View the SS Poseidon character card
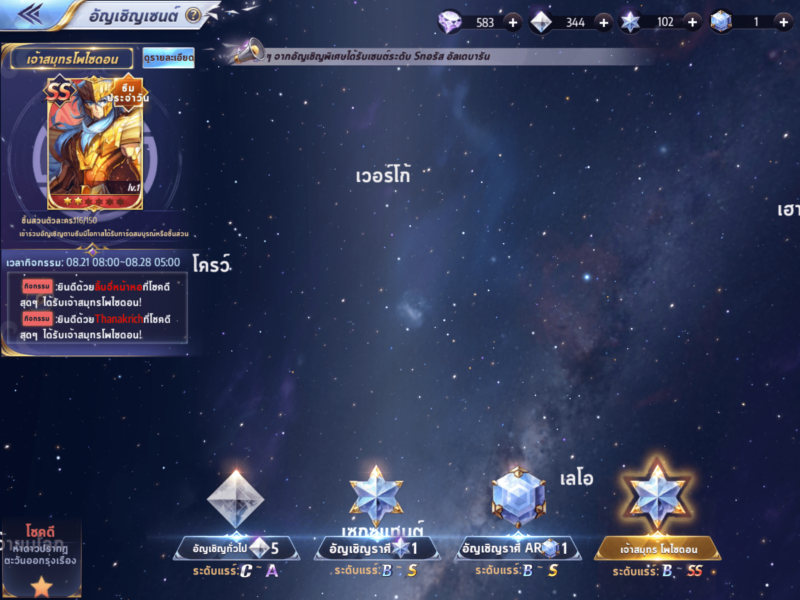Viewport: 800px width, 600px height. pos(95,143)
